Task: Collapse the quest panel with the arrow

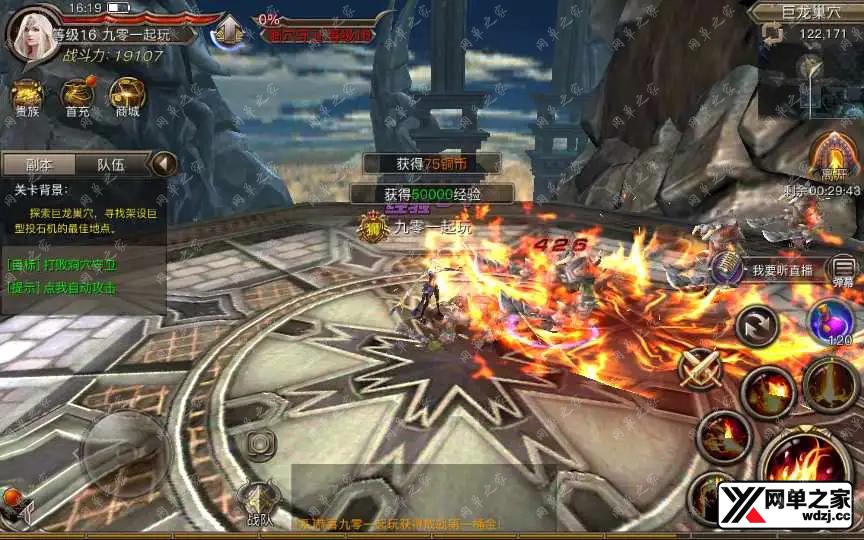Action: click(163, 164)
